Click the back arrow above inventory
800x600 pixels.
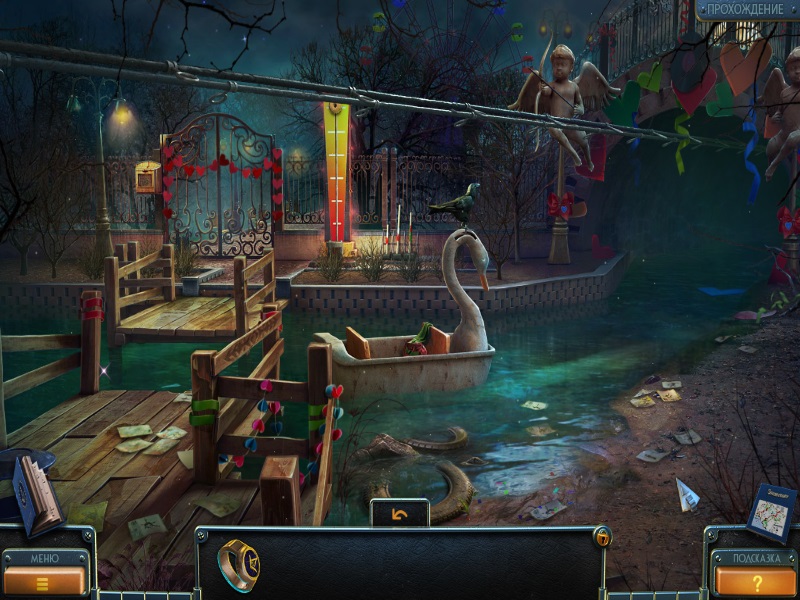point(400,513)
